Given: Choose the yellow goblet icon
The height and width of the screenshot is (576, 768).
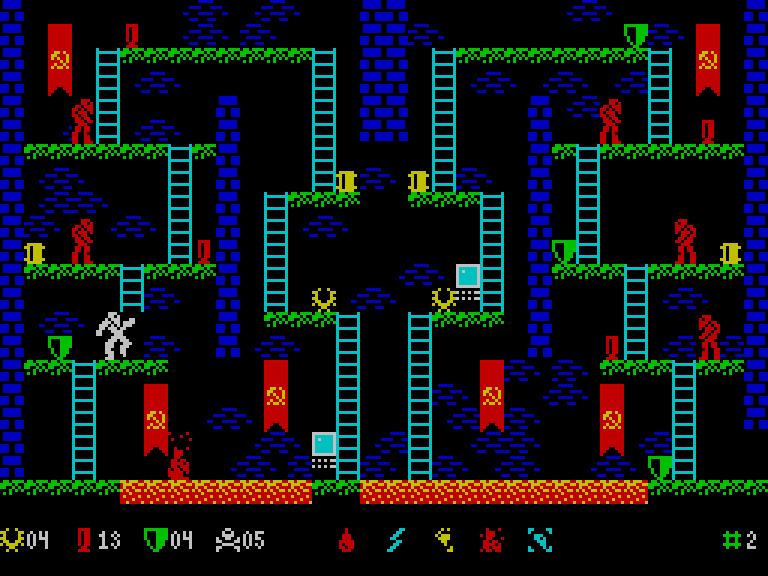Looking at the screenshot, I should coord(443,541).
